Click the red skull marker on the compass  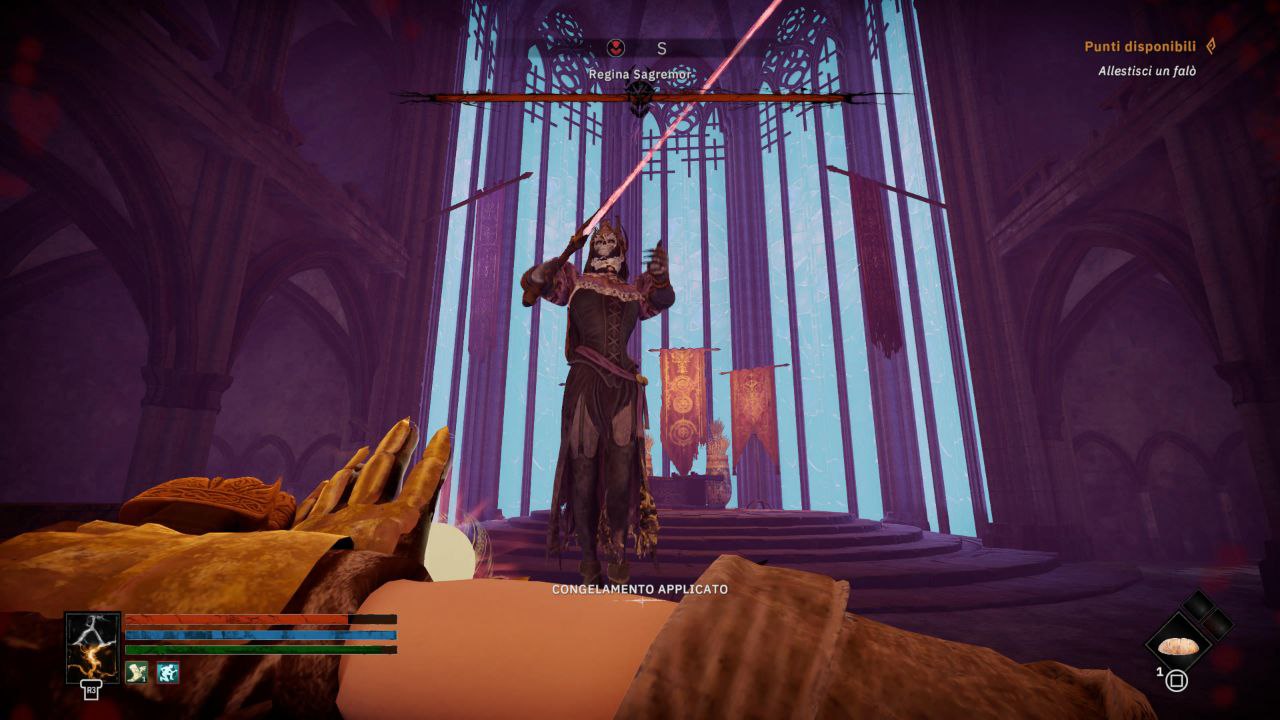pyautogui.click(x=617, y=47)
